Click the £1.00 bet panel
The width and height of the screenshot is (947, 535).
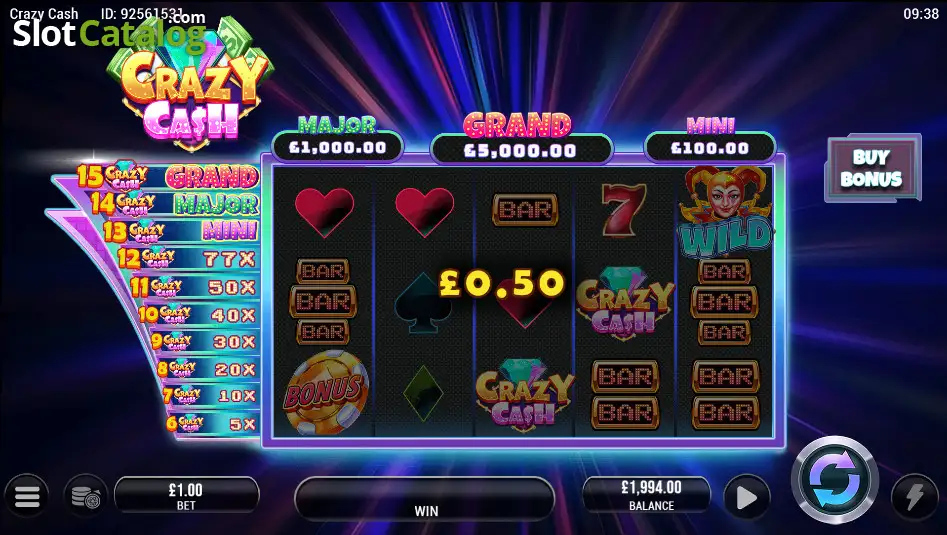tap(186, 495)
